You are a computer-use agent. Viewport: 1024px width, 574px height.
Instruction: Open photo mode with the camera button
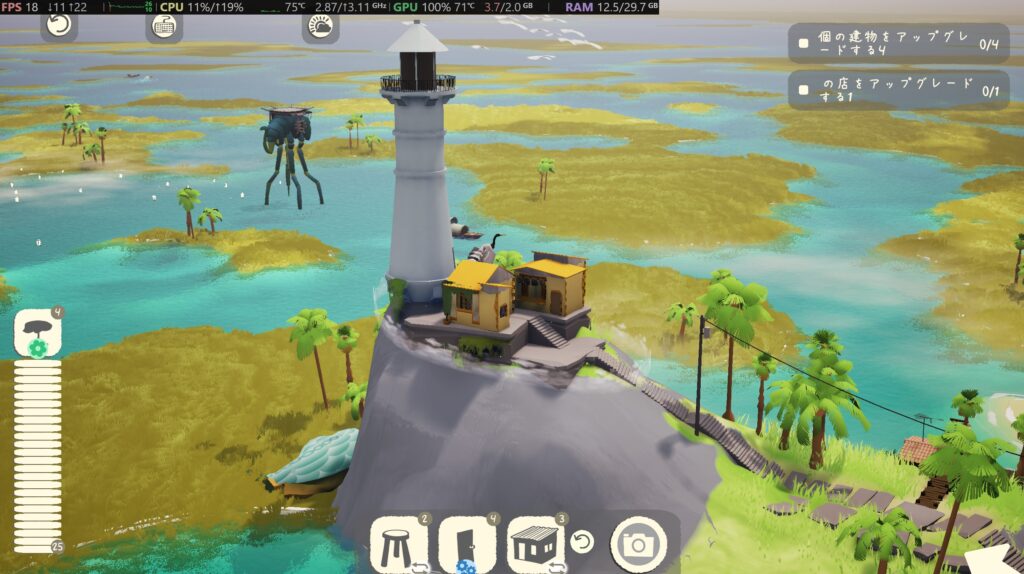click(x=638, y=544)
